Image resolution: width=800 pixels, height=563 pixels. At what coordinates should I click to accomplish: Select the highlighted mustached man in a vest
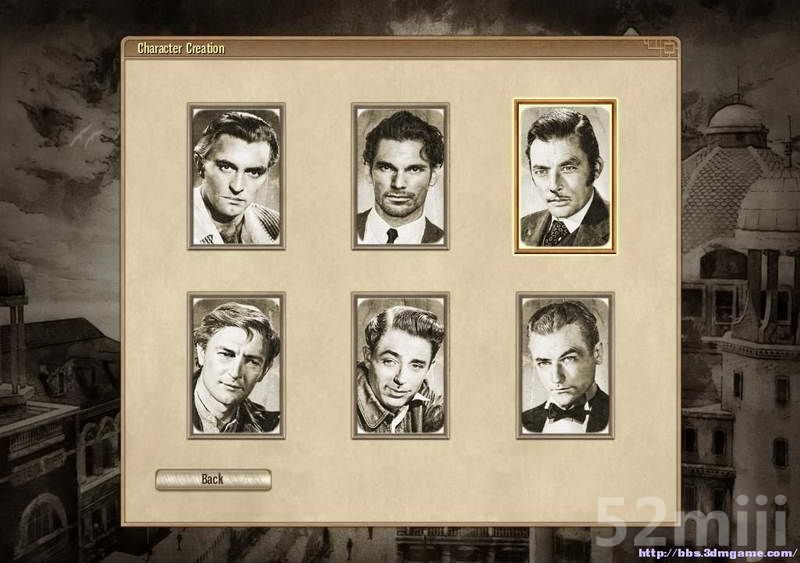point(565,176)
